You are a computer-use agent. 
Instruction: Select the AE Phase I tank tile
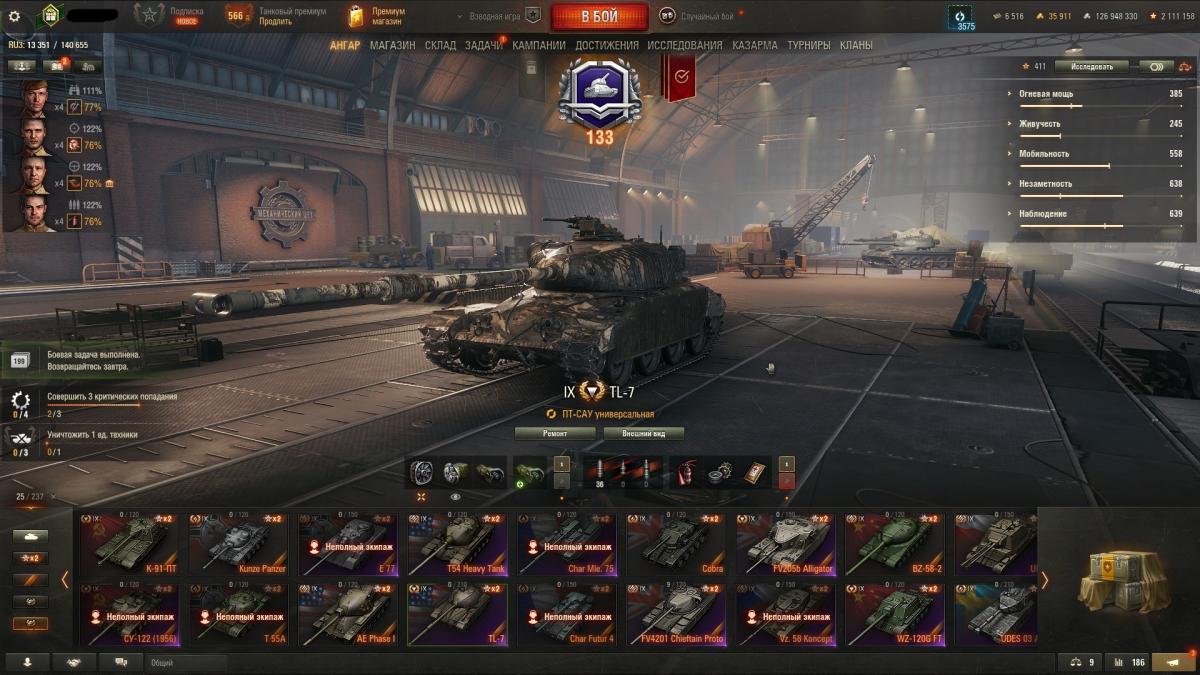click(x=346, y=614)
